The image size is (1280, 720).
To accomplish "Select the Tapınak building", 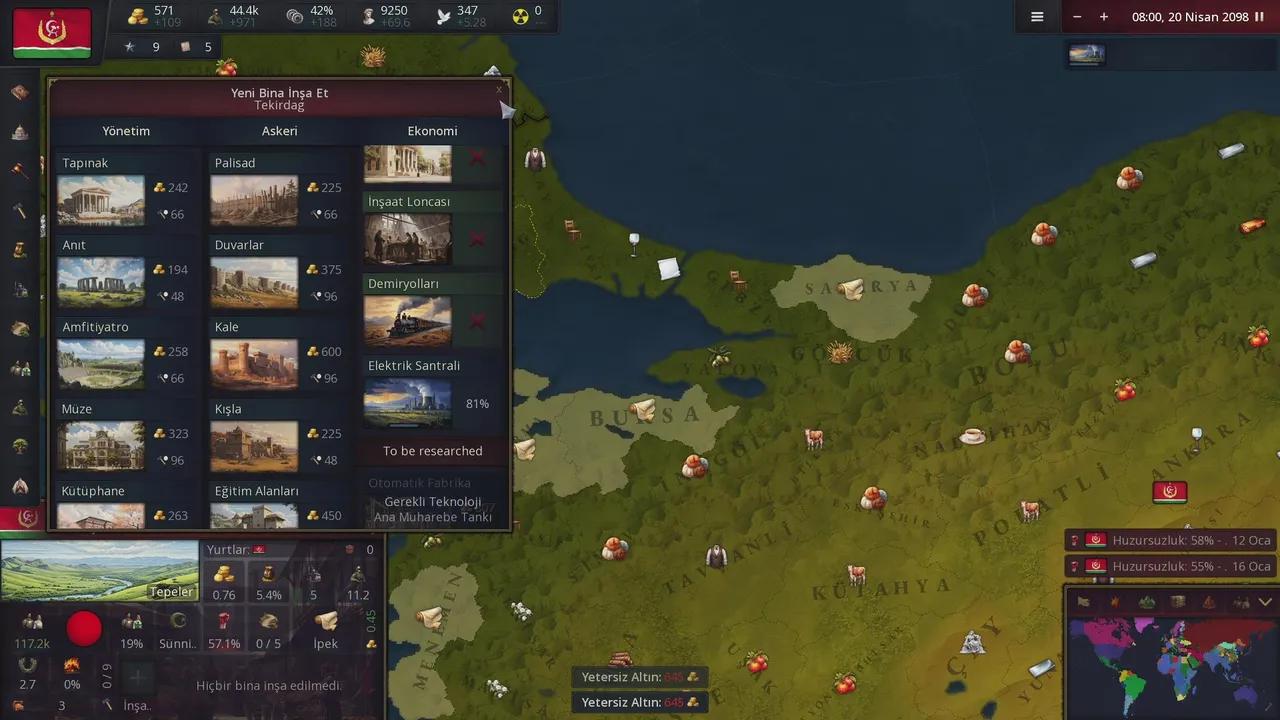I will click(101, 200).
